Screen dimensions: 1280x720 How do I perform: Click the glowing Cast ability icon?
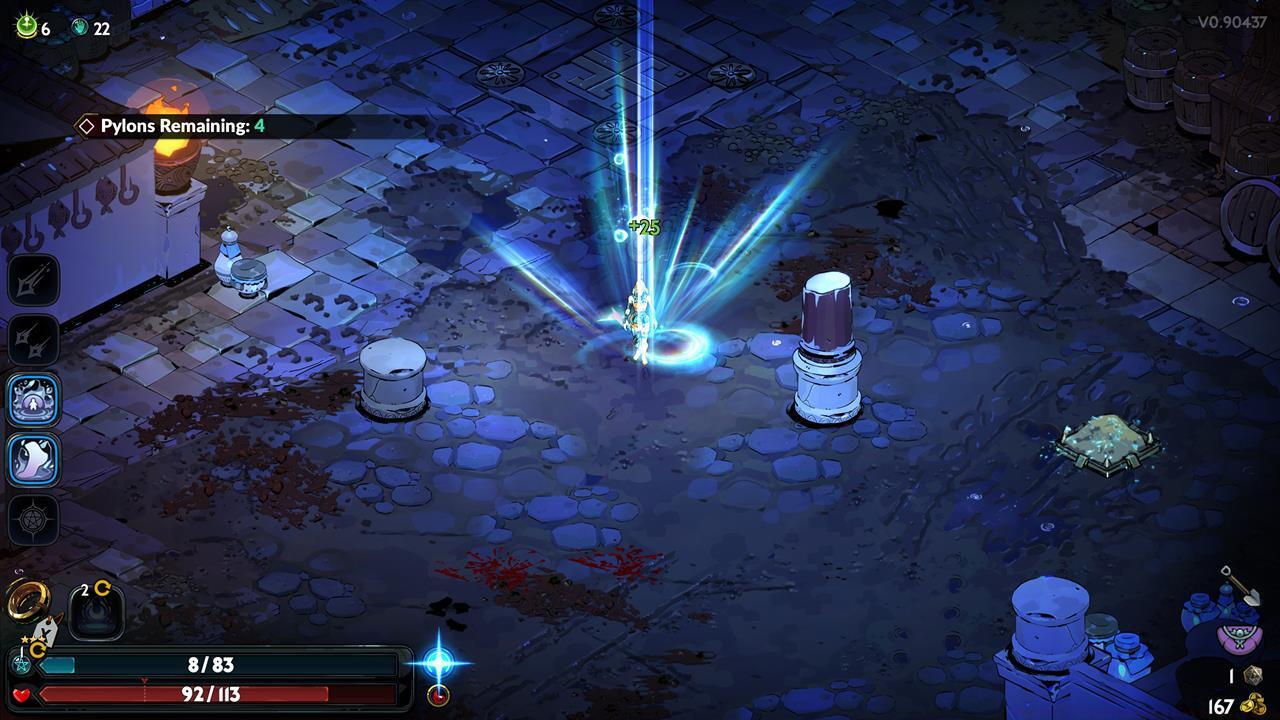(30, 400)
